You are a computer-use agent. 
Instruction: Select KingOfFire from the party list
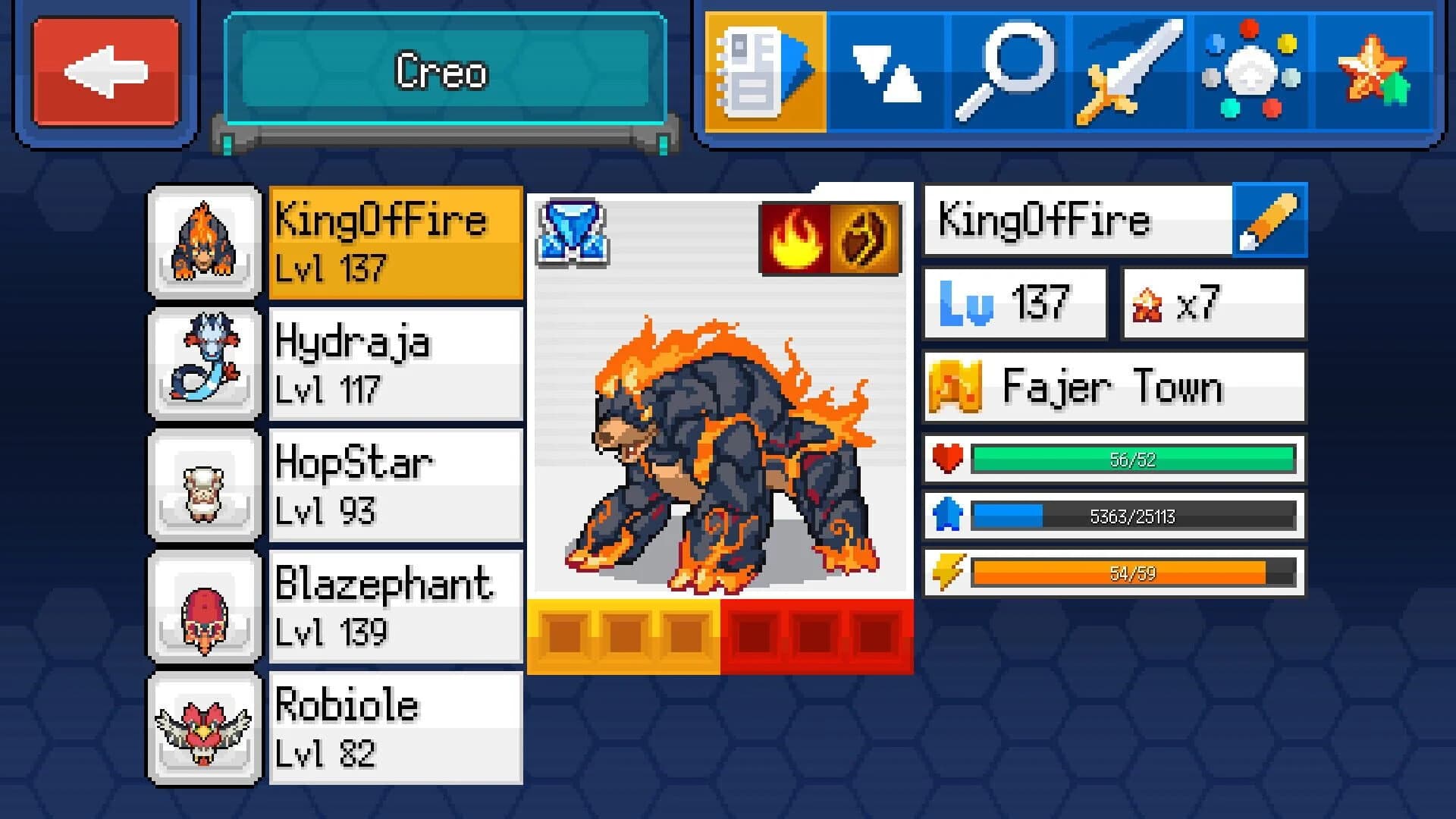[x=394, y=243]
